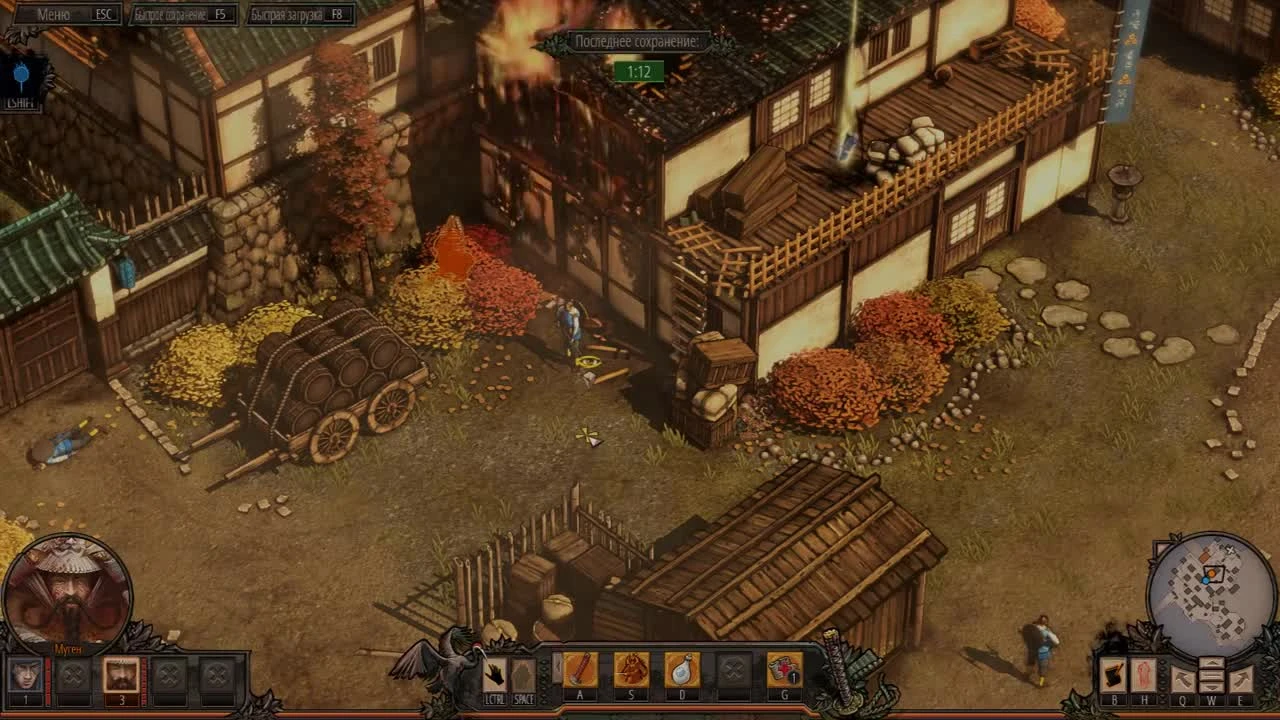
Task: Click the Shadow Mode icon in top-left corner
Action: coord(20,75)
